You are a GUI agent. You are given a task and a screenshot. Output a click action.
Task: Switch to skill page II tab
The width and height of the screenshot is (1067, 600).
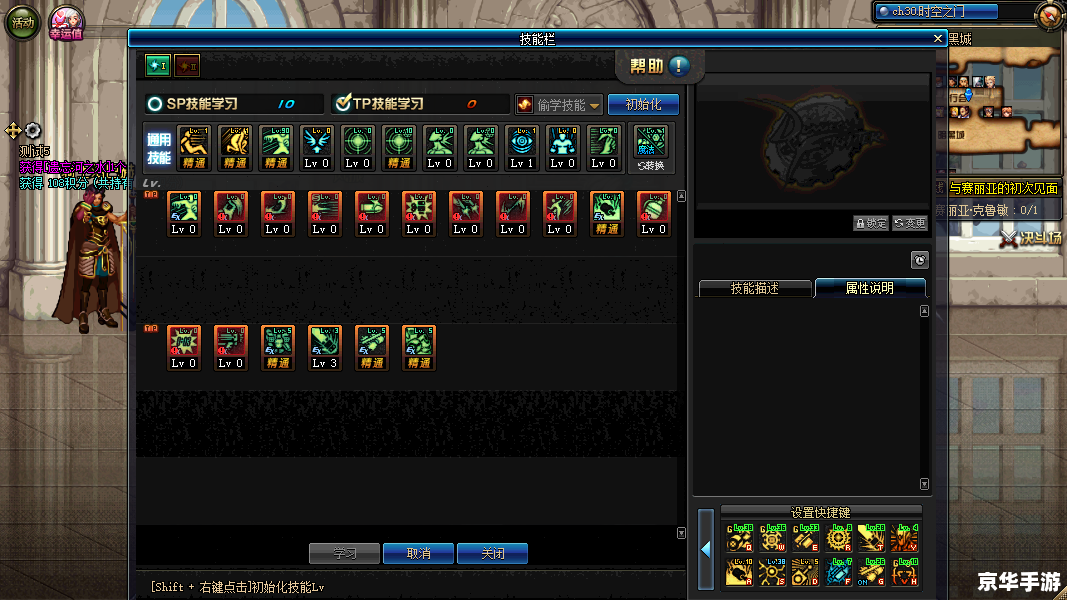[x=187, y=66]
